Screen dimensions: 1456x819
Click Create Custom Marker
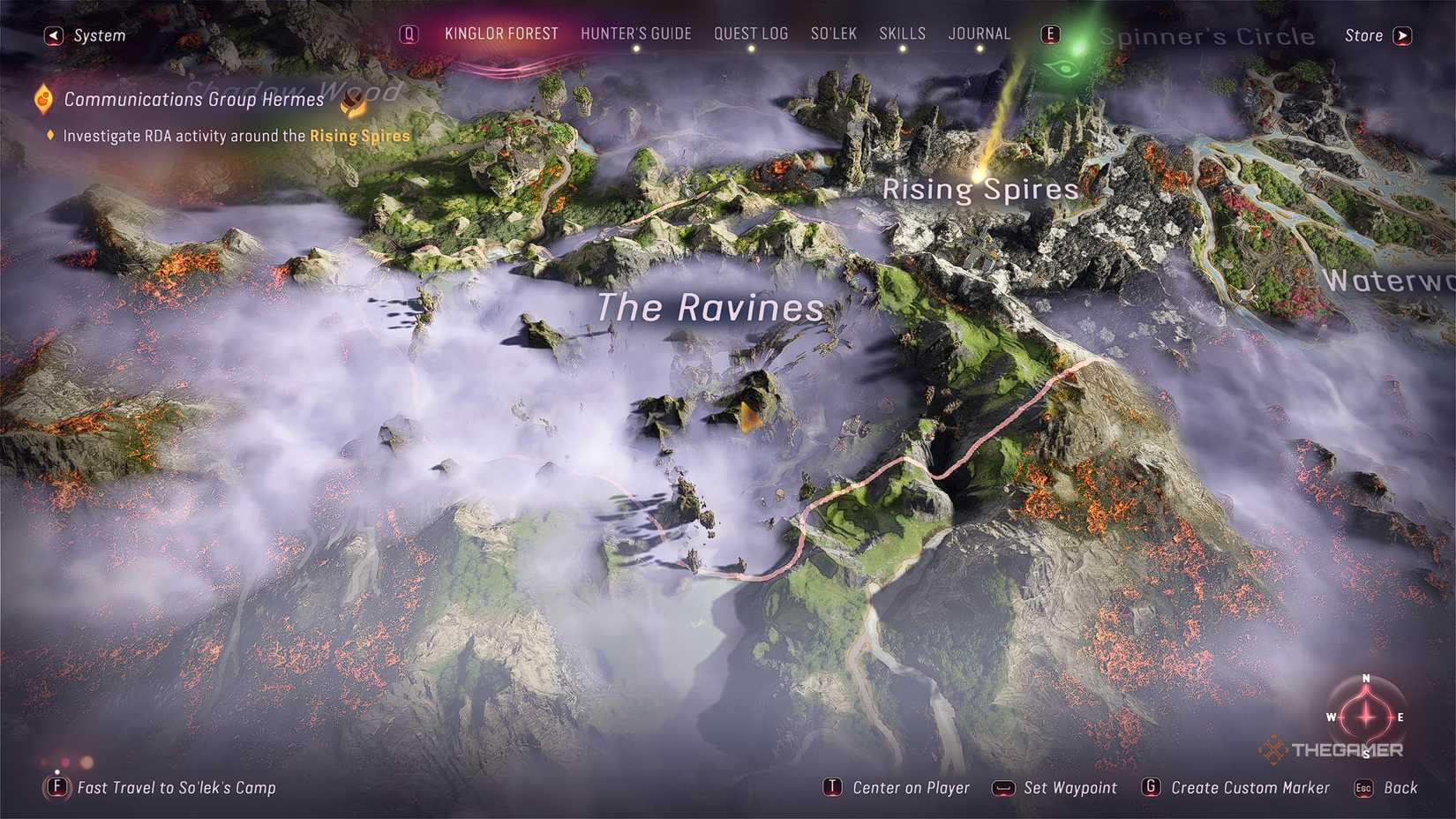1250,787
